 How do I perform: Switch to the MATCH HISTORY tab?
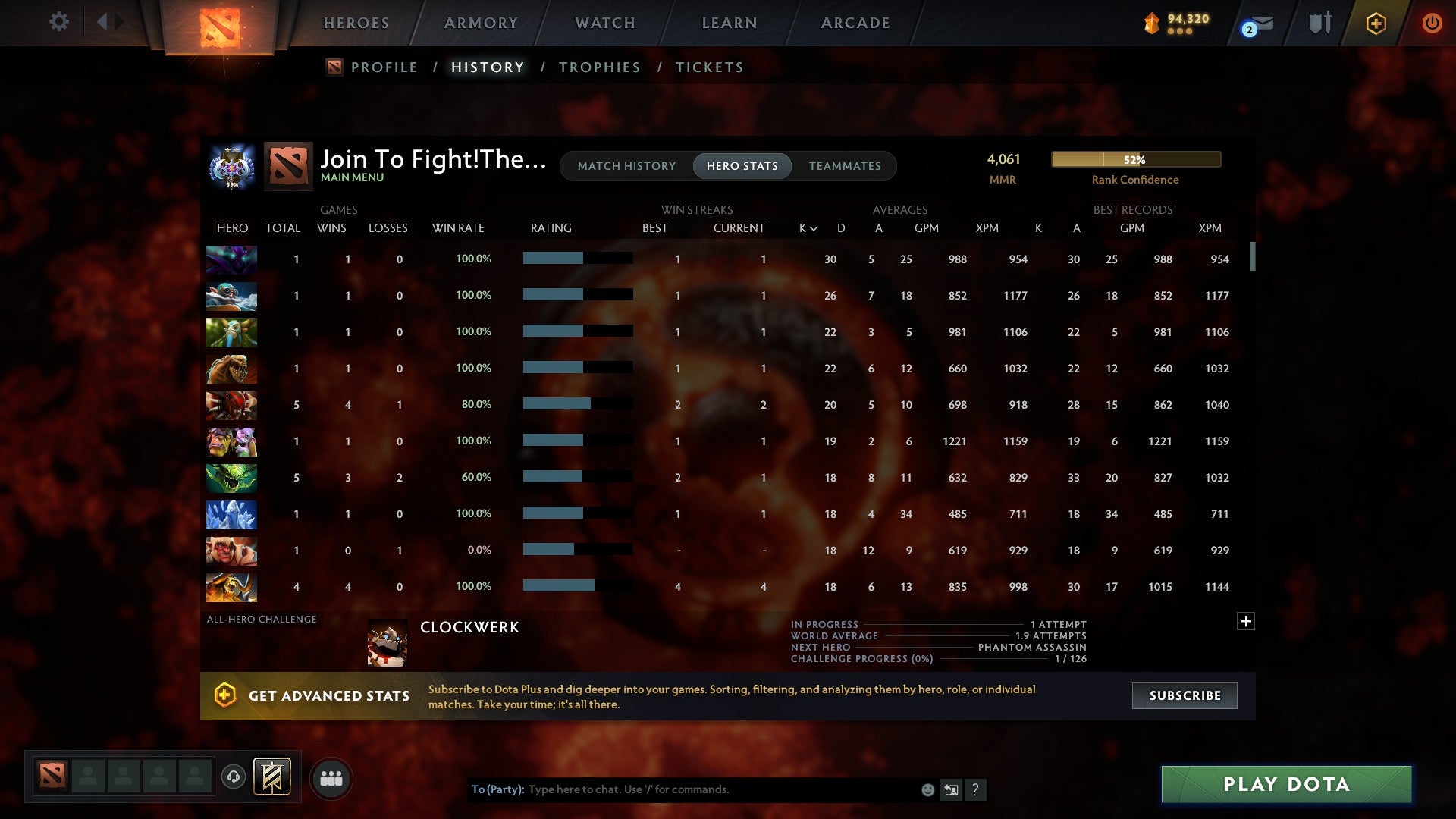click(x=626, y=165)
